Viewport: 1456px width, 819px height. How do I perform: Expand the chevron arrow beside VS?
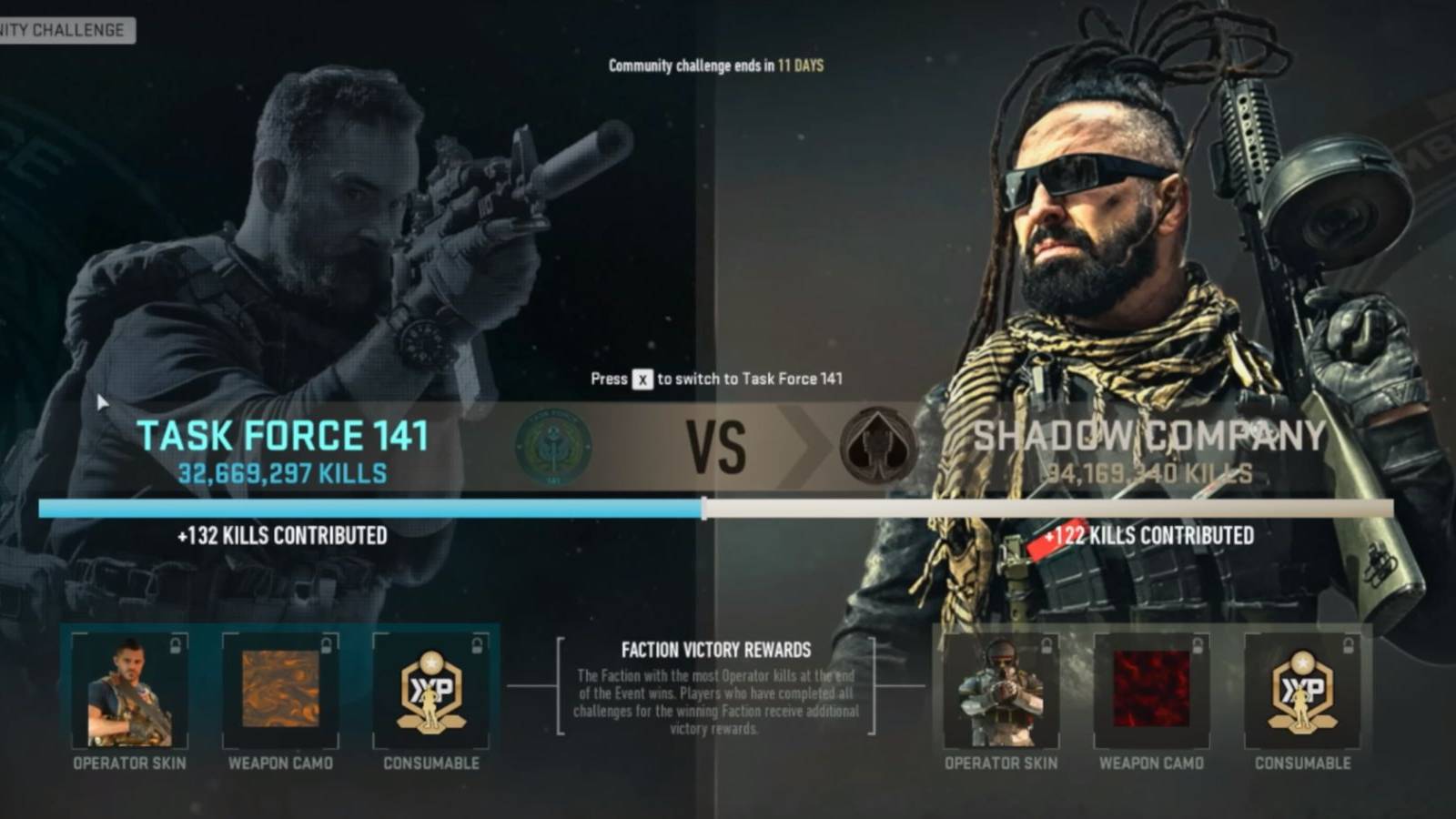794,447
